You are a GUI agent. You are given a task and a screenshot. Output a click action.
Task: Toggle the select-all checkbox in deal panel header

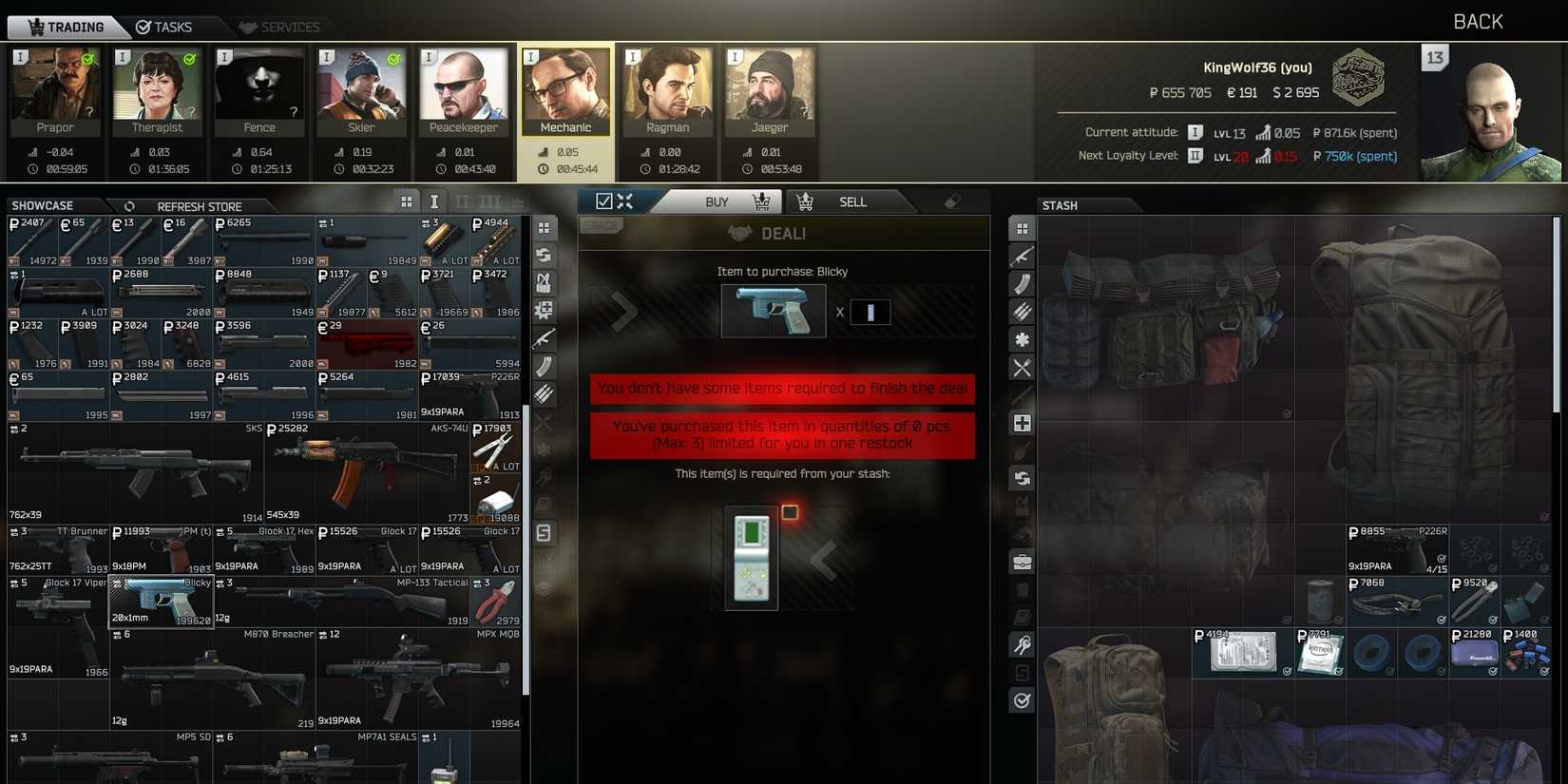[605, 201]
